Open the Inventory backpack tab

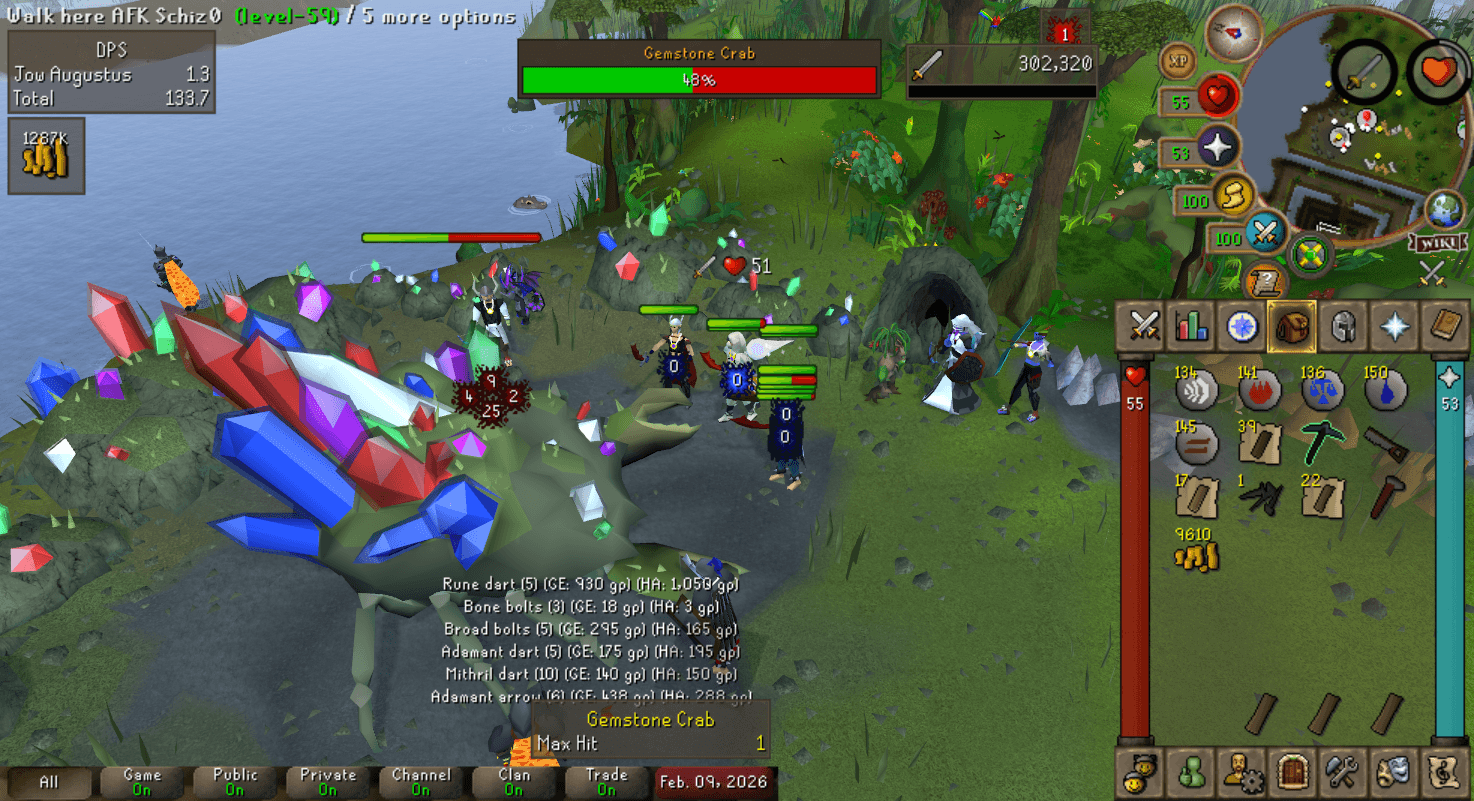pos(1290,326)
